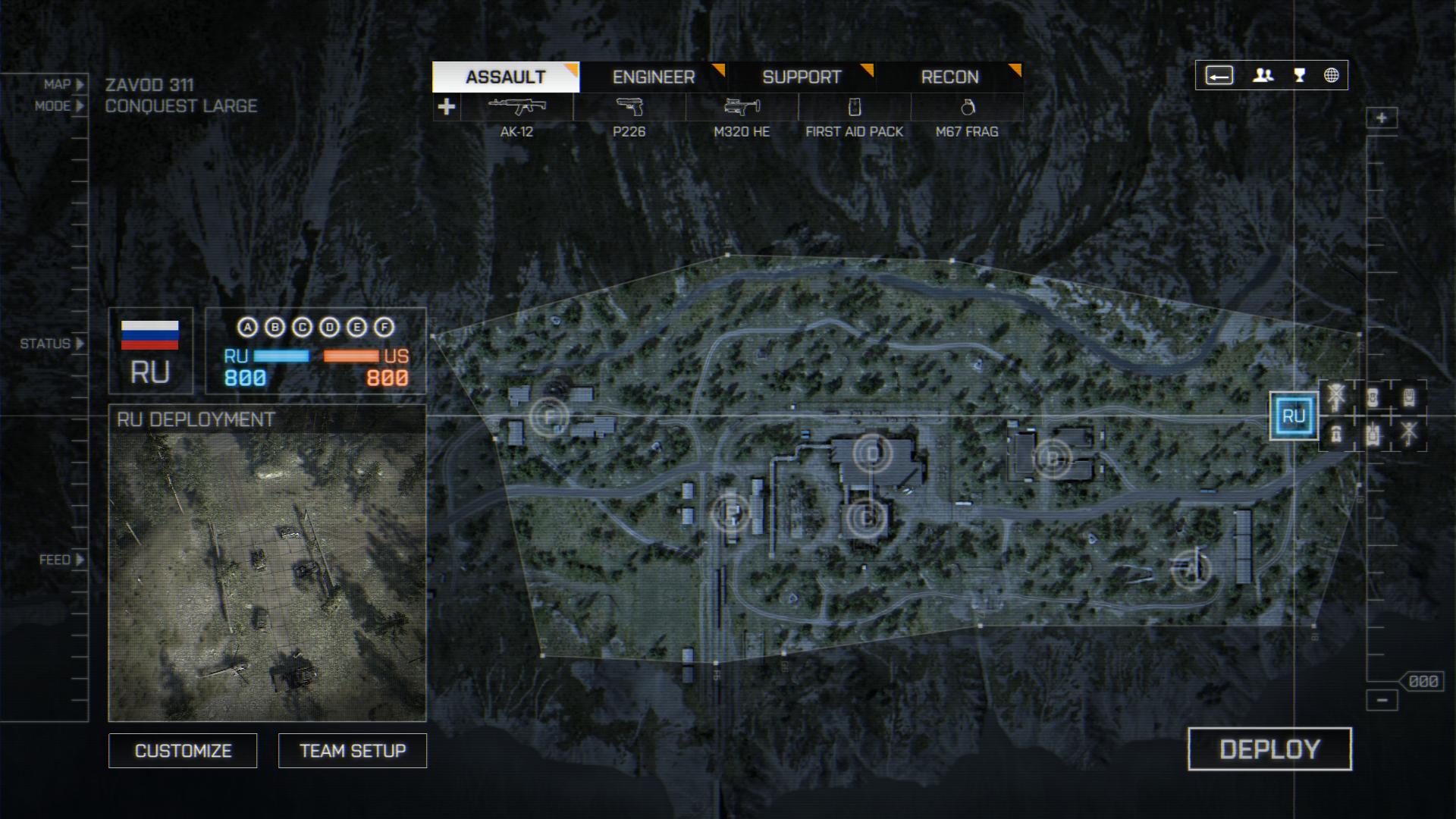This screenshot has height=819, width=1456.
Task: Pick the First Aid Pack slot
Action: (x=854, y=108)
